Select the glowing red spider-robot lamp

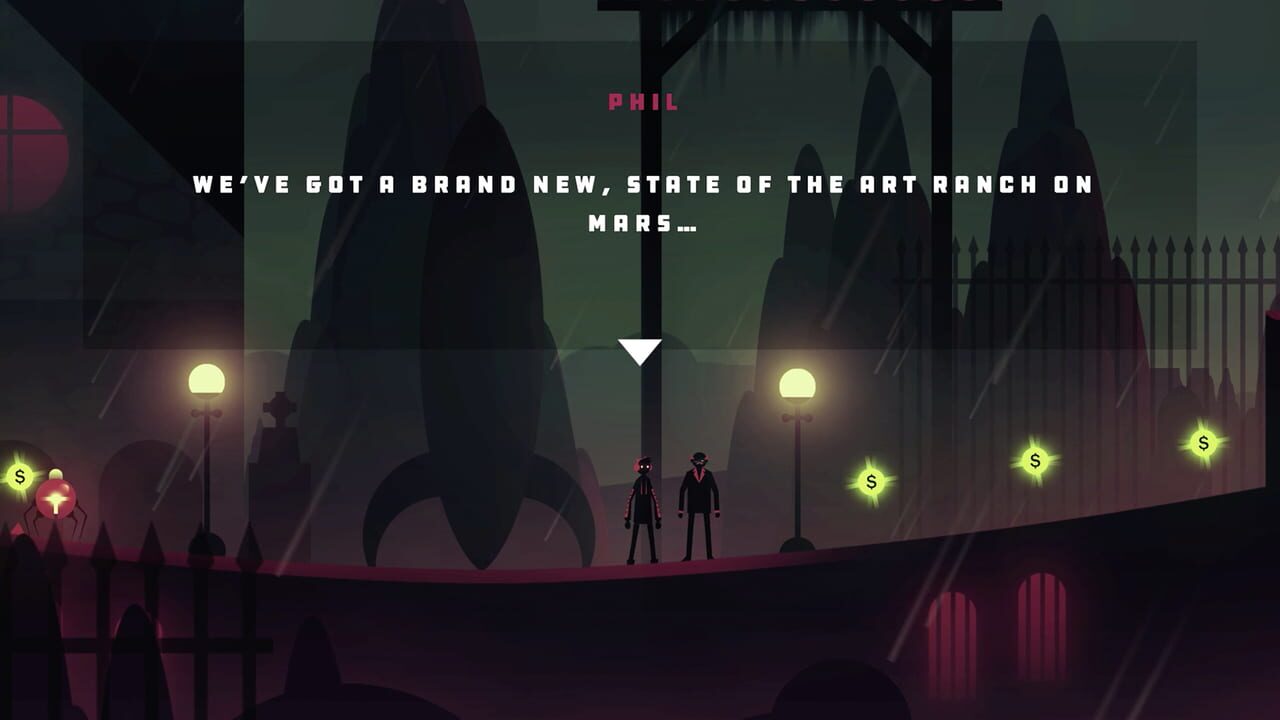[x=55, y=498]
